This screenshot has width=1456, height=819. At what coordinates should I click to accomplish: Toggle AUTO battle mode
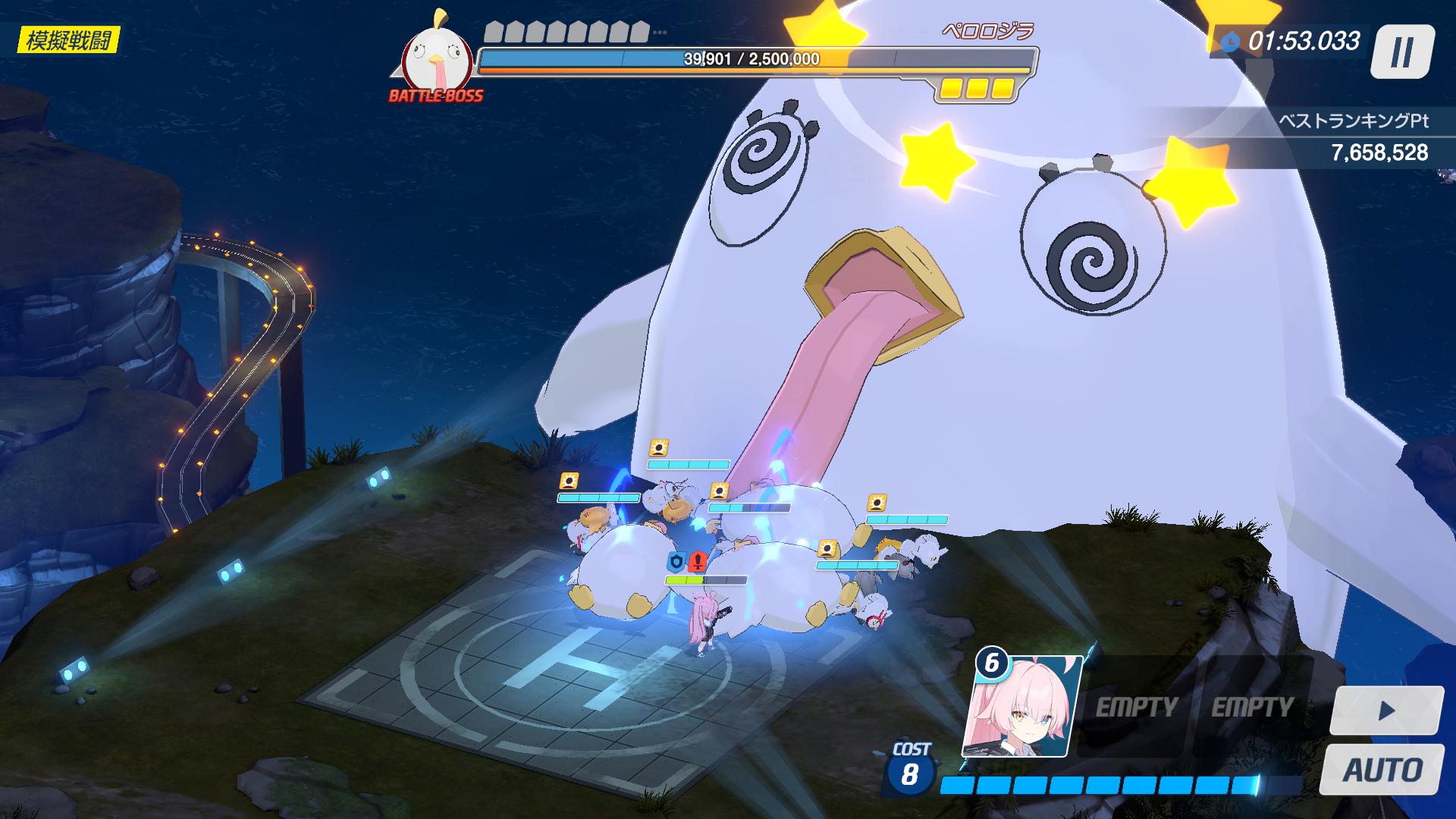pyautogui.click(x=1383, y=769)
